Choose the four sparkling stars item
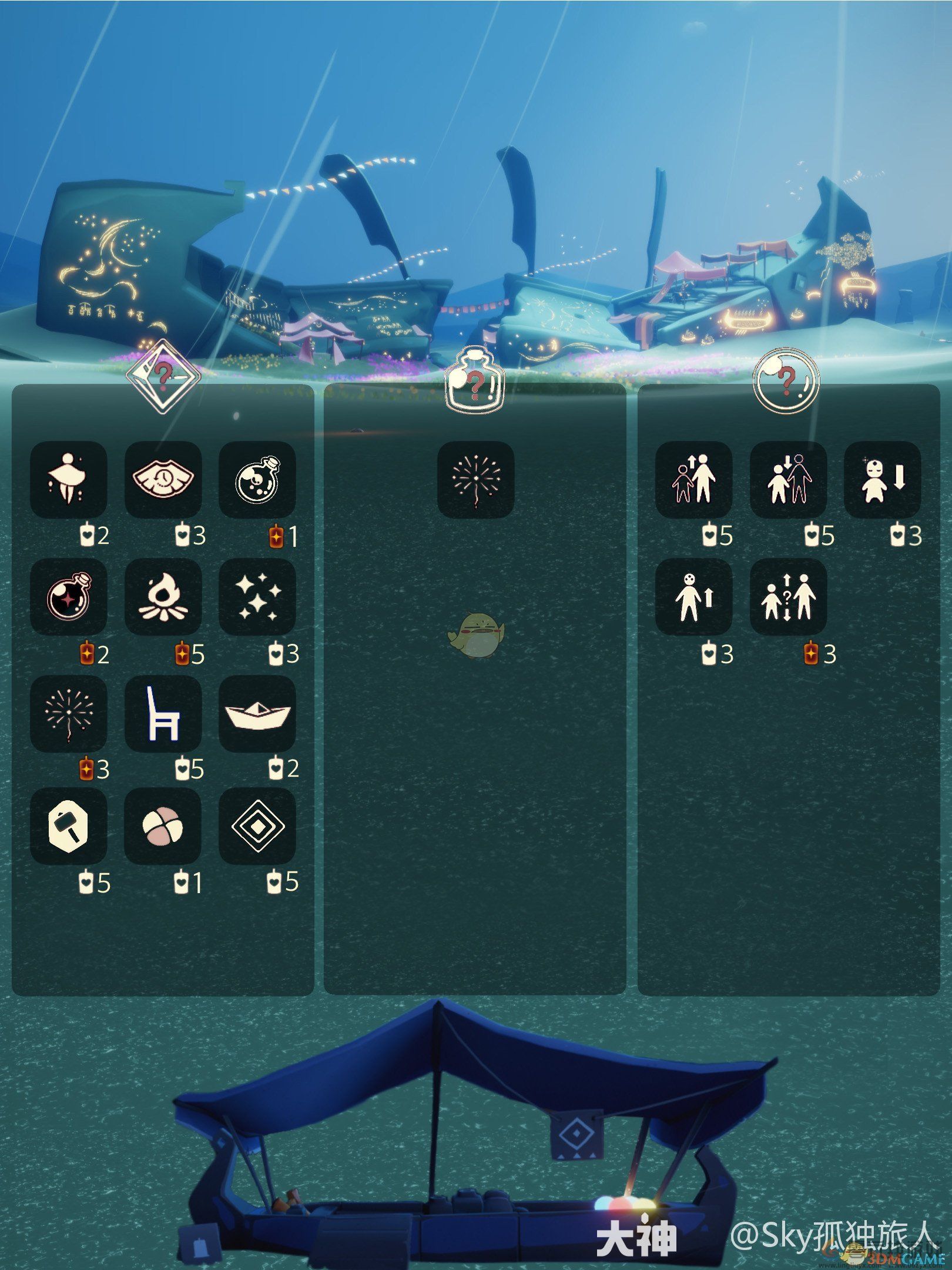This screenshot has height=1270, width=952. click(257, 596)
